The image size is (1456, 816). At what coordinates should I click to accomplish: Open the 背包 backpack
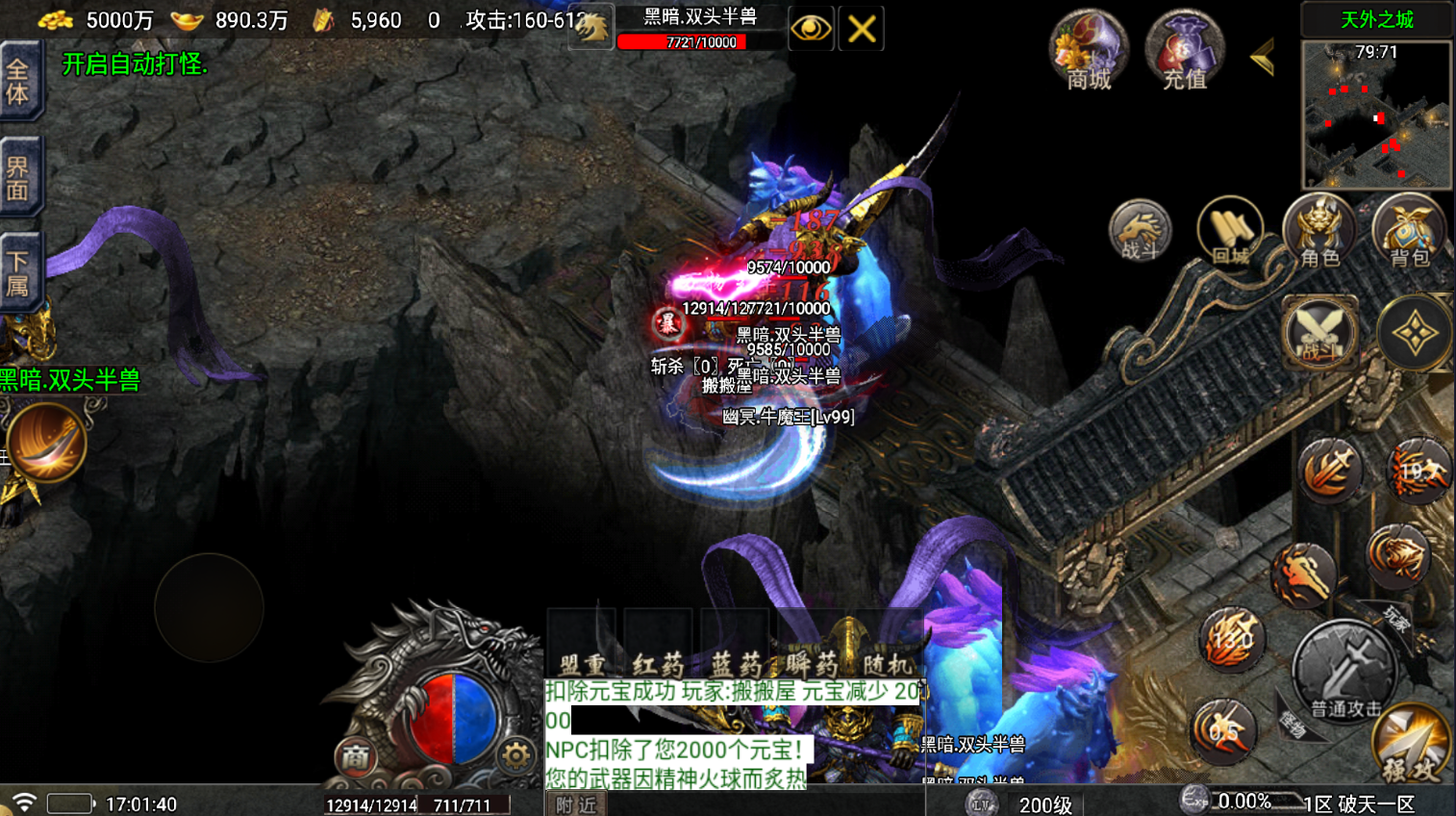click(x=1409, y=232)
